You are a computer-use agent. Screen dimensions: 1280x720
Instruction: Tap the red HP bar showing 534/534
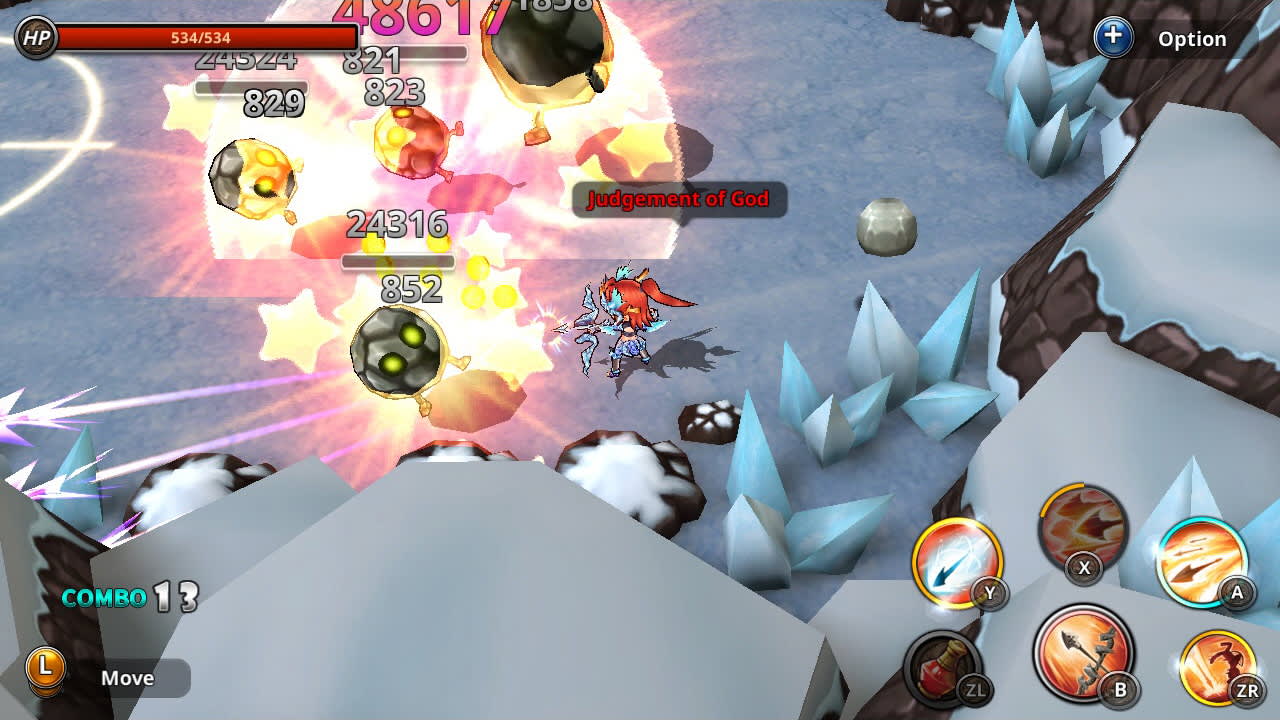tap(210, 39)
